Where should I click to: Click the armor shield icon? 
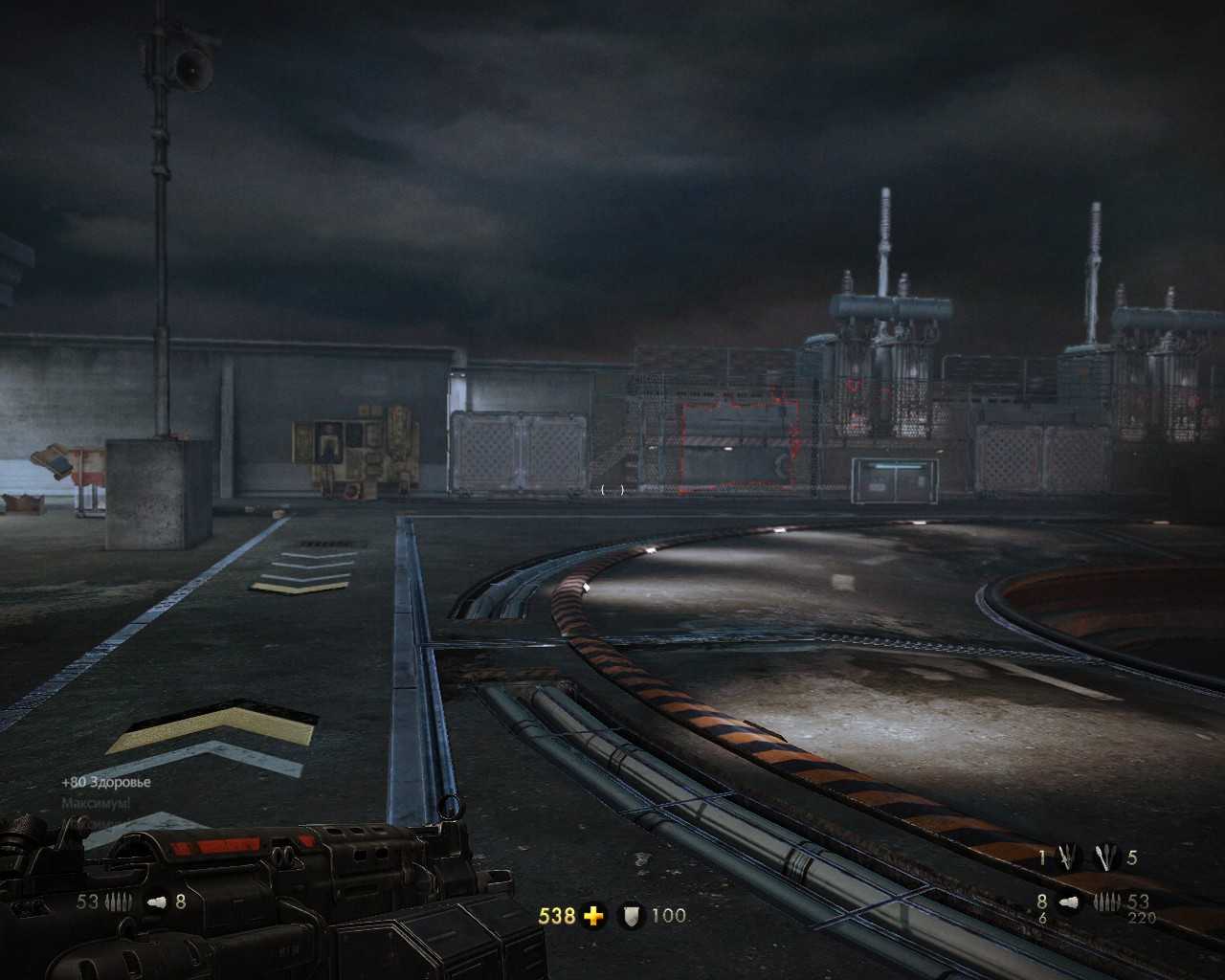click(631, 916)
